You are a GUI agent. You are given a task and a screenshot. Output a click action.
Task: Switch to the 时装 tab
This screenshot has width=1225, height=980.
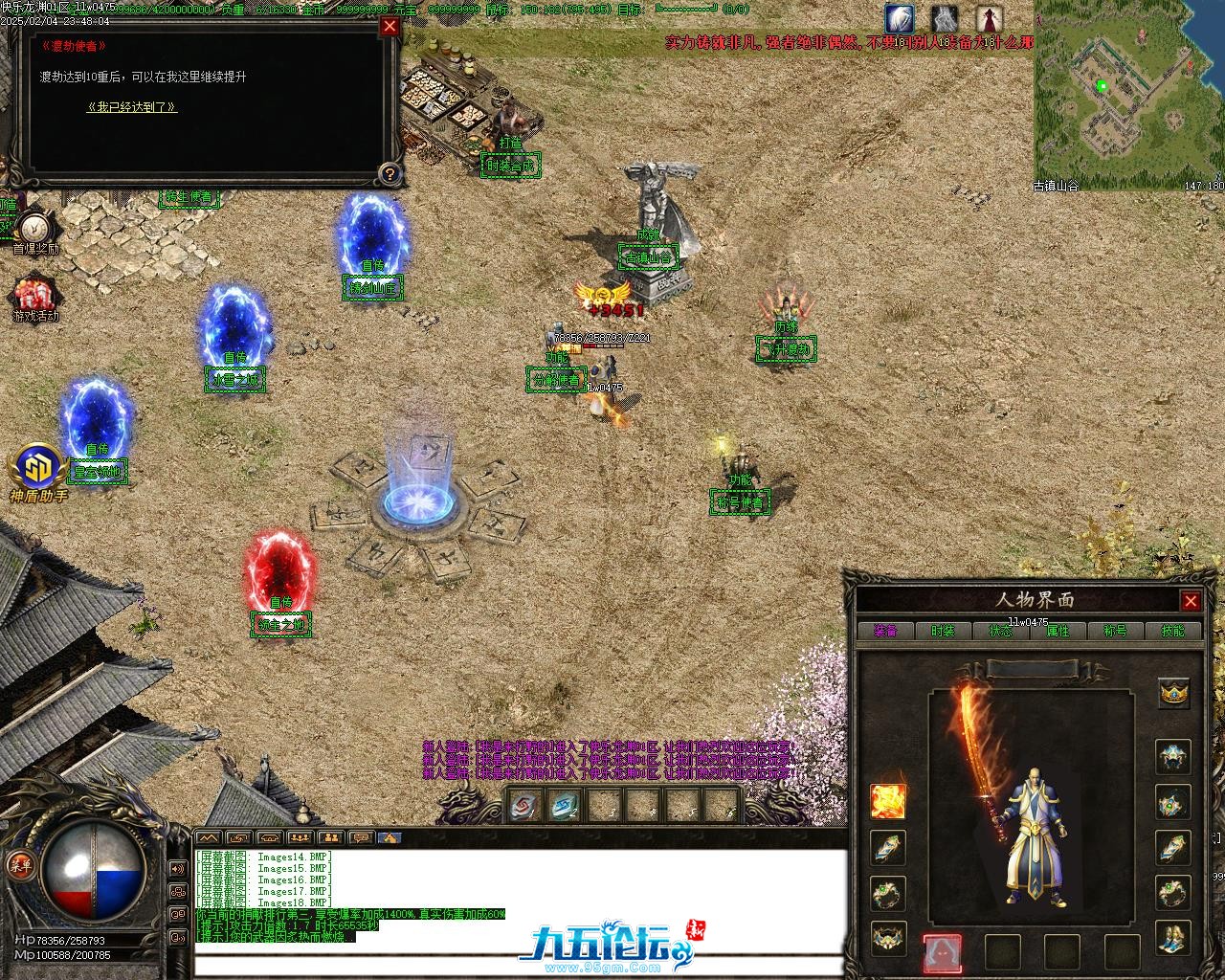pos(943,631)
